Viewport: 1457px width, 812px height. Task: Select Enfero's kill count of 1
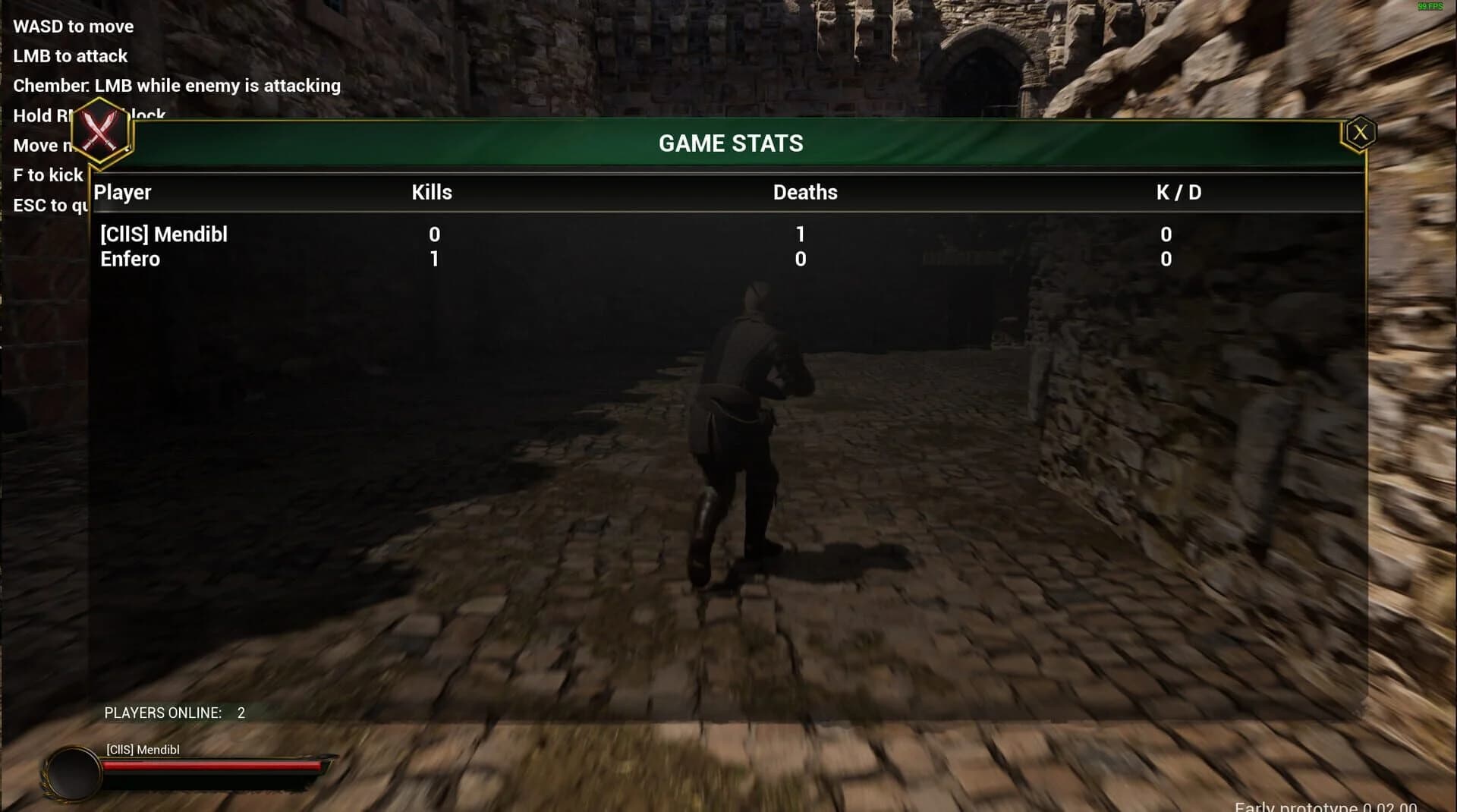[x=434, y=259]
